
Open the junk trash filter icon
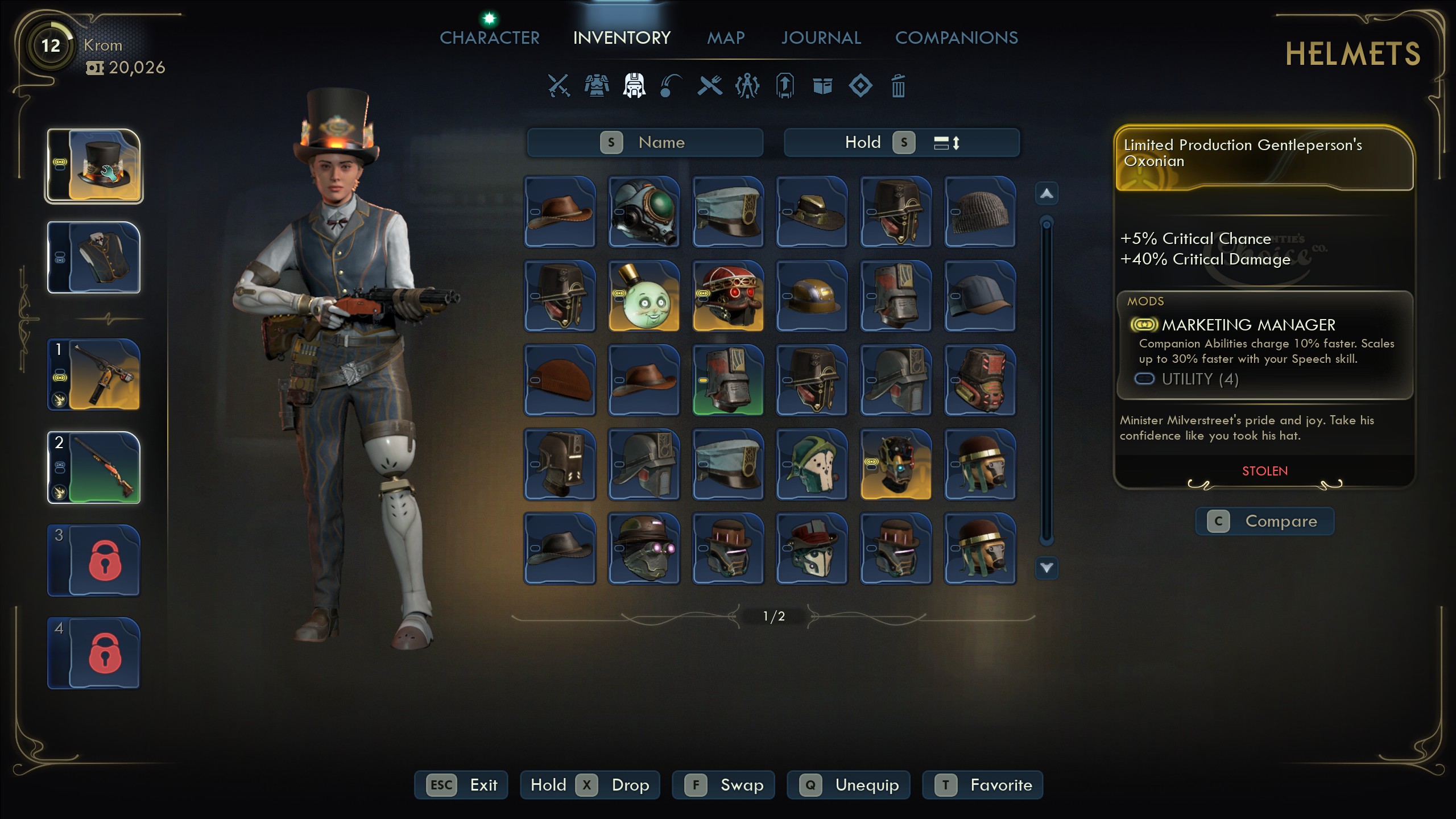point(898,86)
